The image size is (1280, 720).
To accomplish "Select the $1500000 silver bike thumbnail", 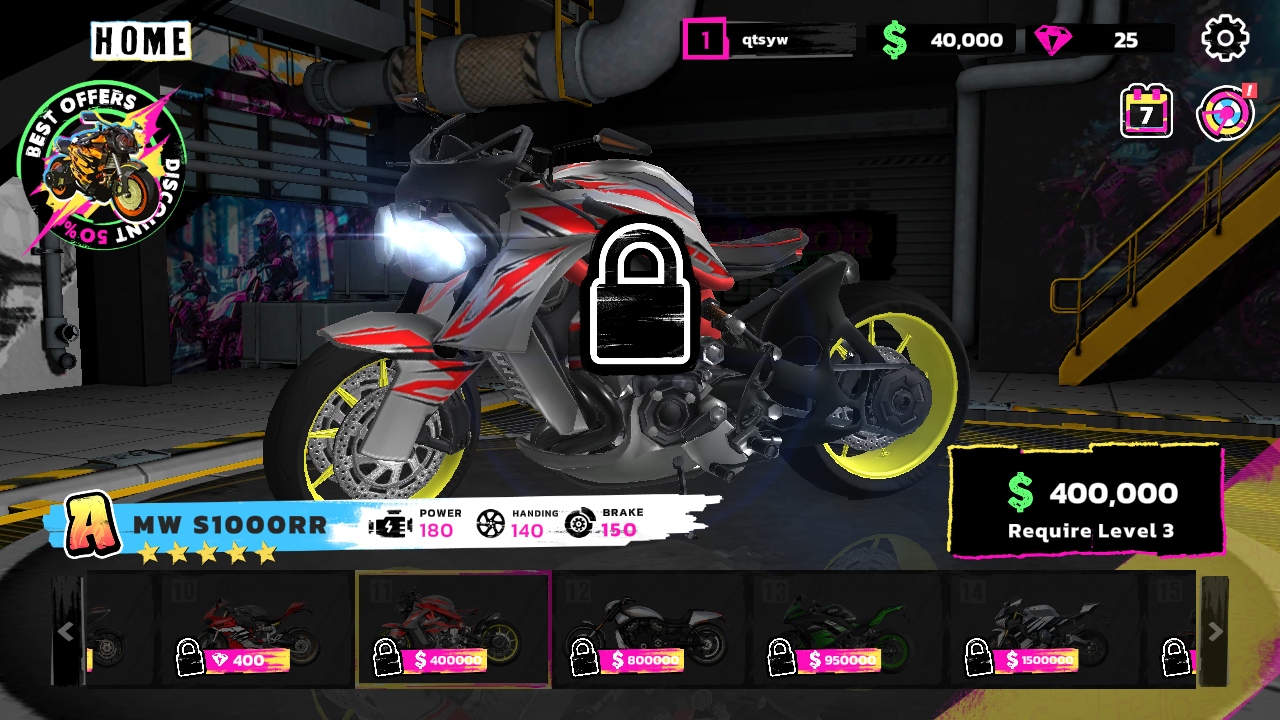I will pyautogui.click(x=1045, y=630).
